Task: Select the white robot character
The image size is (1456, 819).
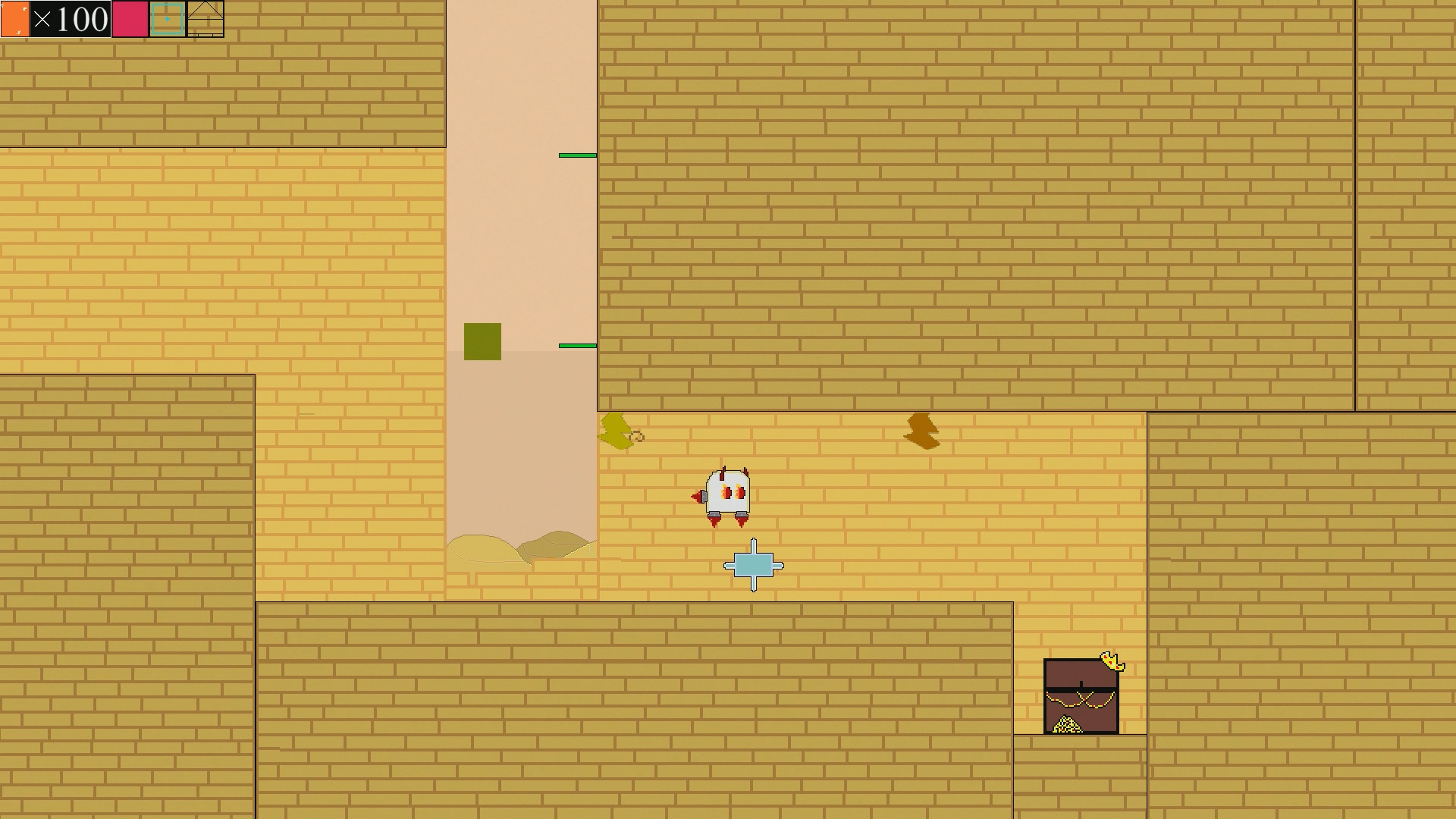Action: [726, 493]
